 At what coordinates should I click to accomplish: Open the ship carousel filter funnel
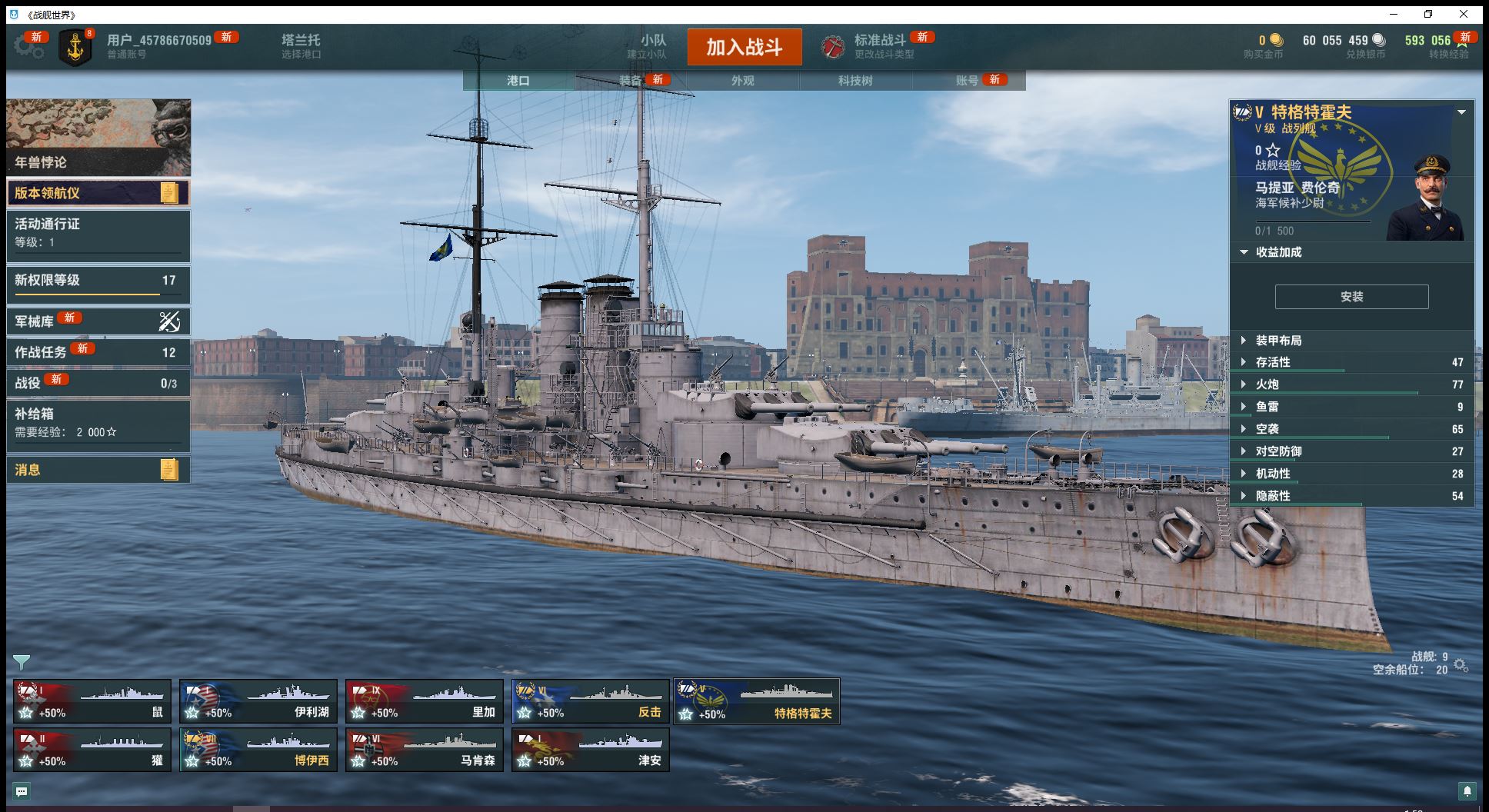pos(22,662)
